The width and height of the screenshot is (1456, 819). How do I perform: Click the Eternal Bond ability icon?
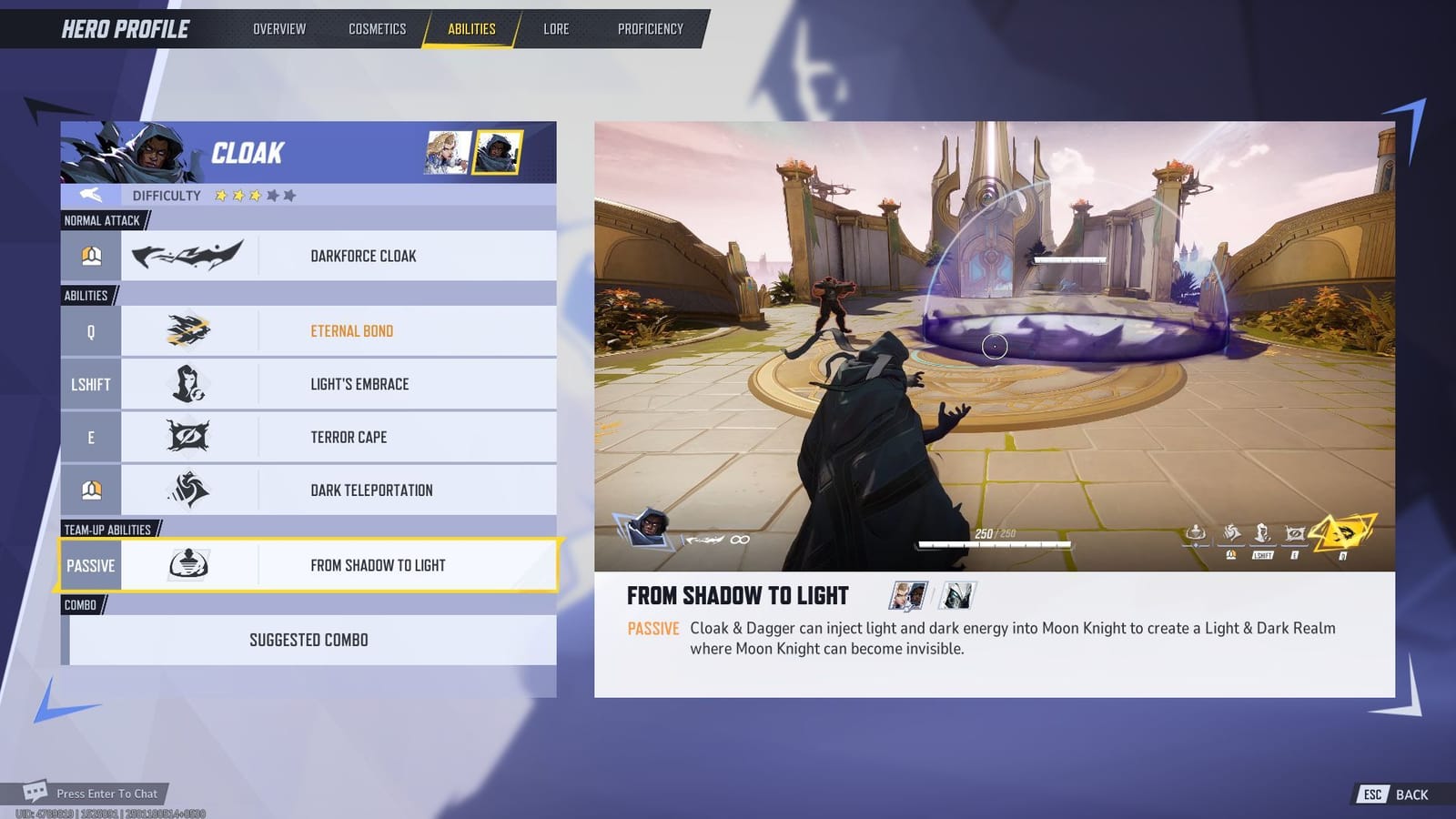click(189, 330)
